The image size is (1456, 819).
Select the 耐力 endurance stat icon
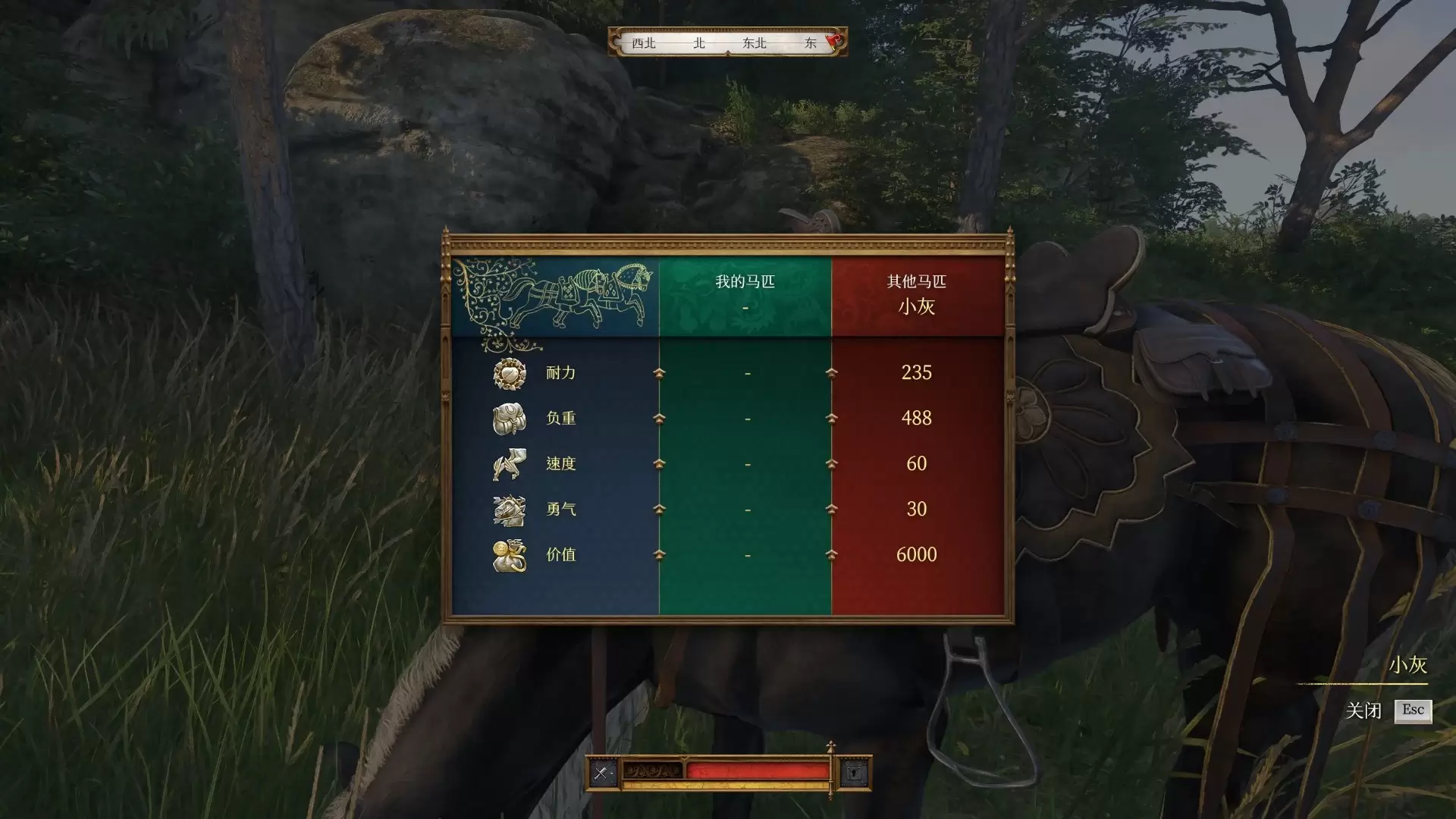510,372
